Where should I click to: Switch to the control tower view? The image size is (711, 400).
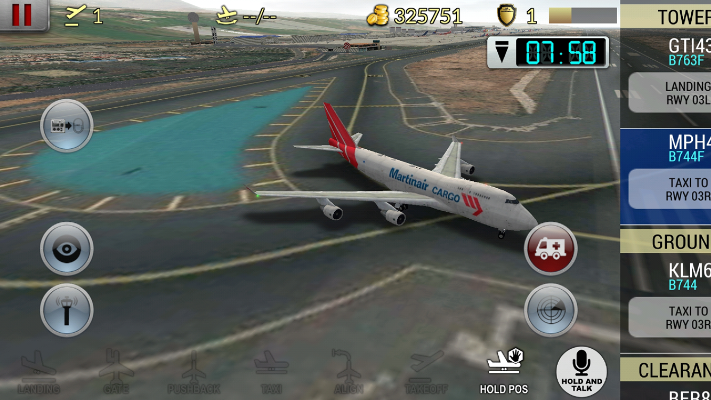66,309
